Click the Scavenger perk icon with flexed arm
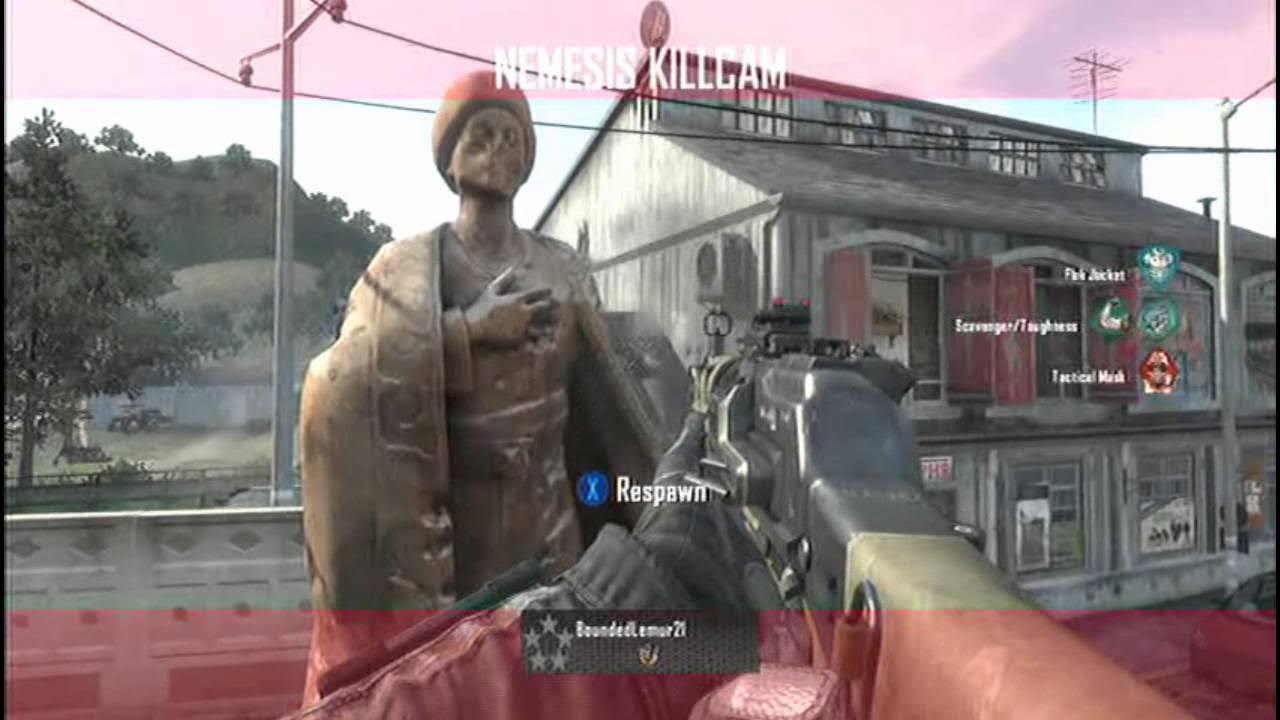The width and height of the screenshot is (1280, 720). point(1111,318)
